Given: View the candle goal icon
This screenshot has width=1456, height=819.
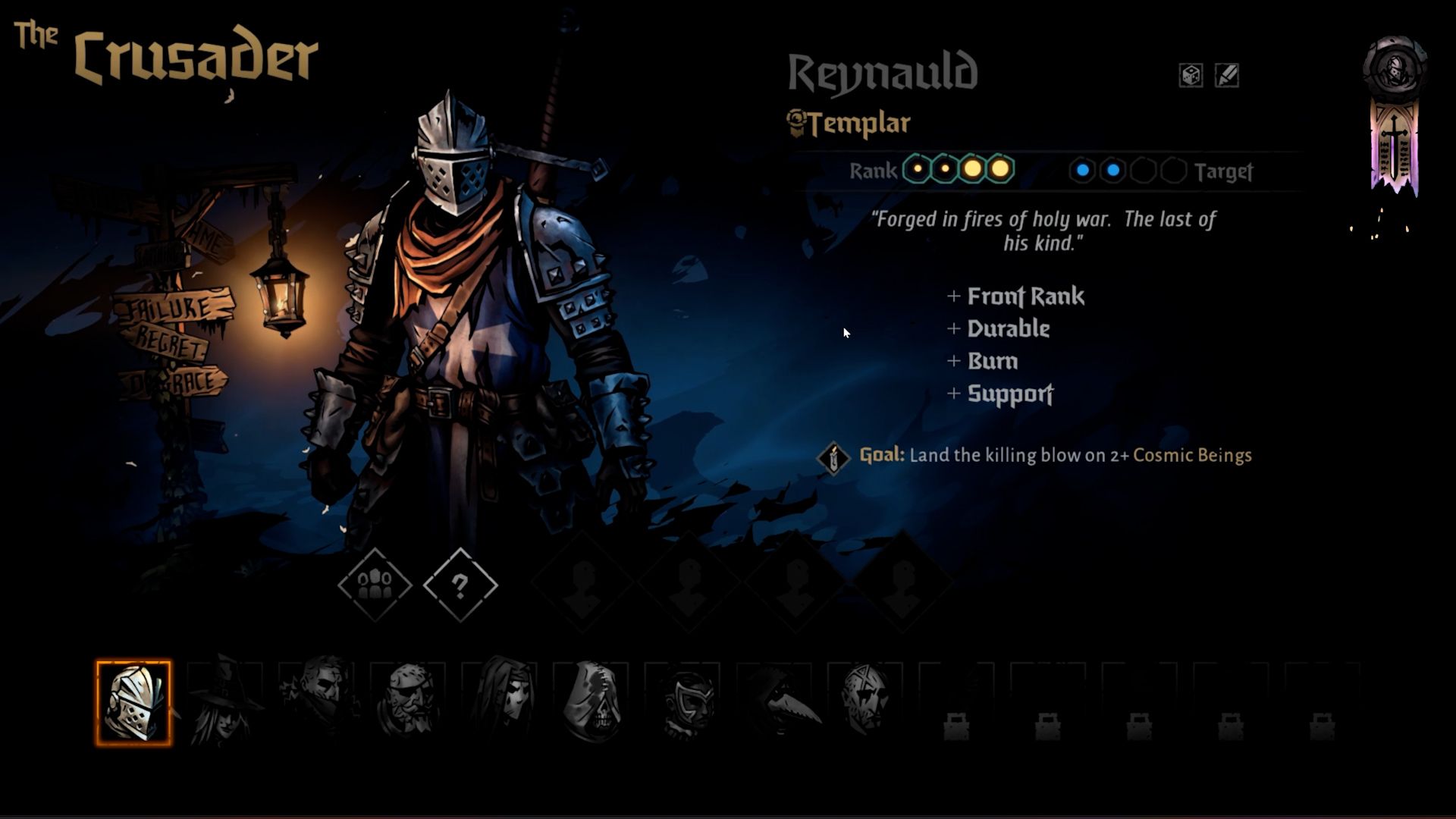Looking at the screenshot, I should 833,457.
